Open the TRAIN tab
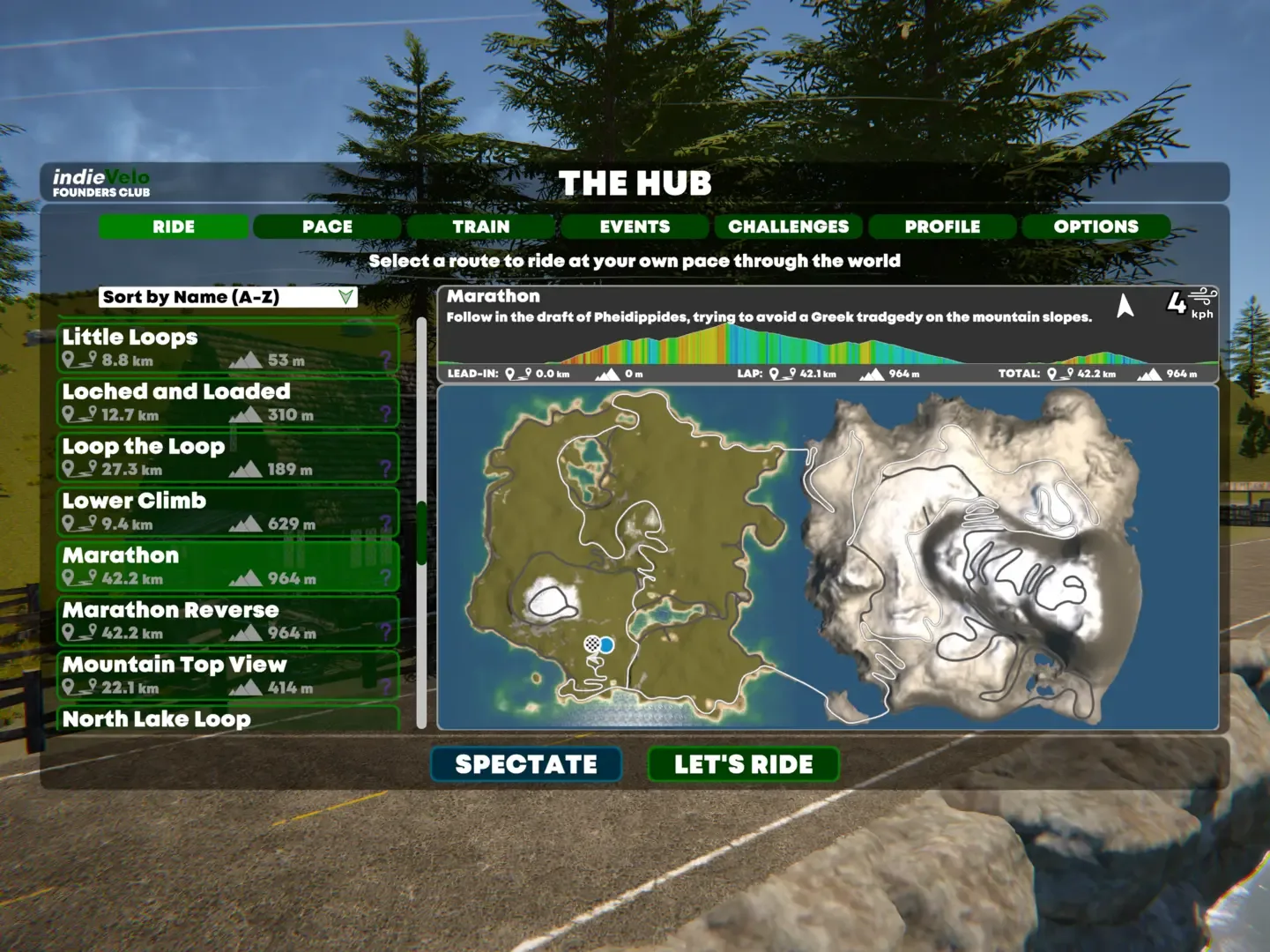Viewport: 1270px width, 952px height. (481, 227)
